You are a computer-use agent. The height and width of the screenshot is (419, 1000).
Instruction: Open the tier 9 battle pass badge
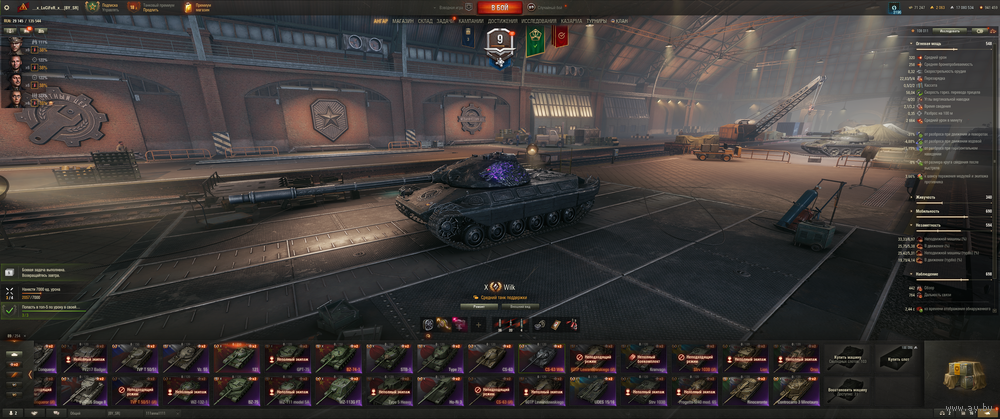click(x=500, y=41)
